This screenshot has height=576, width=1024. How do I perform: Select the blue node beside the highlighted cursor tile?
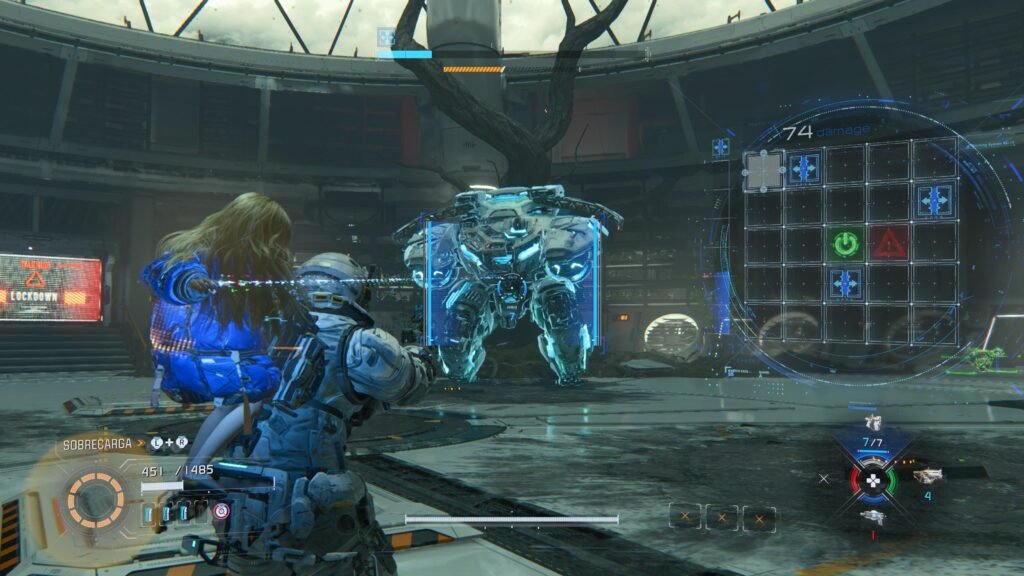(804, 168)
